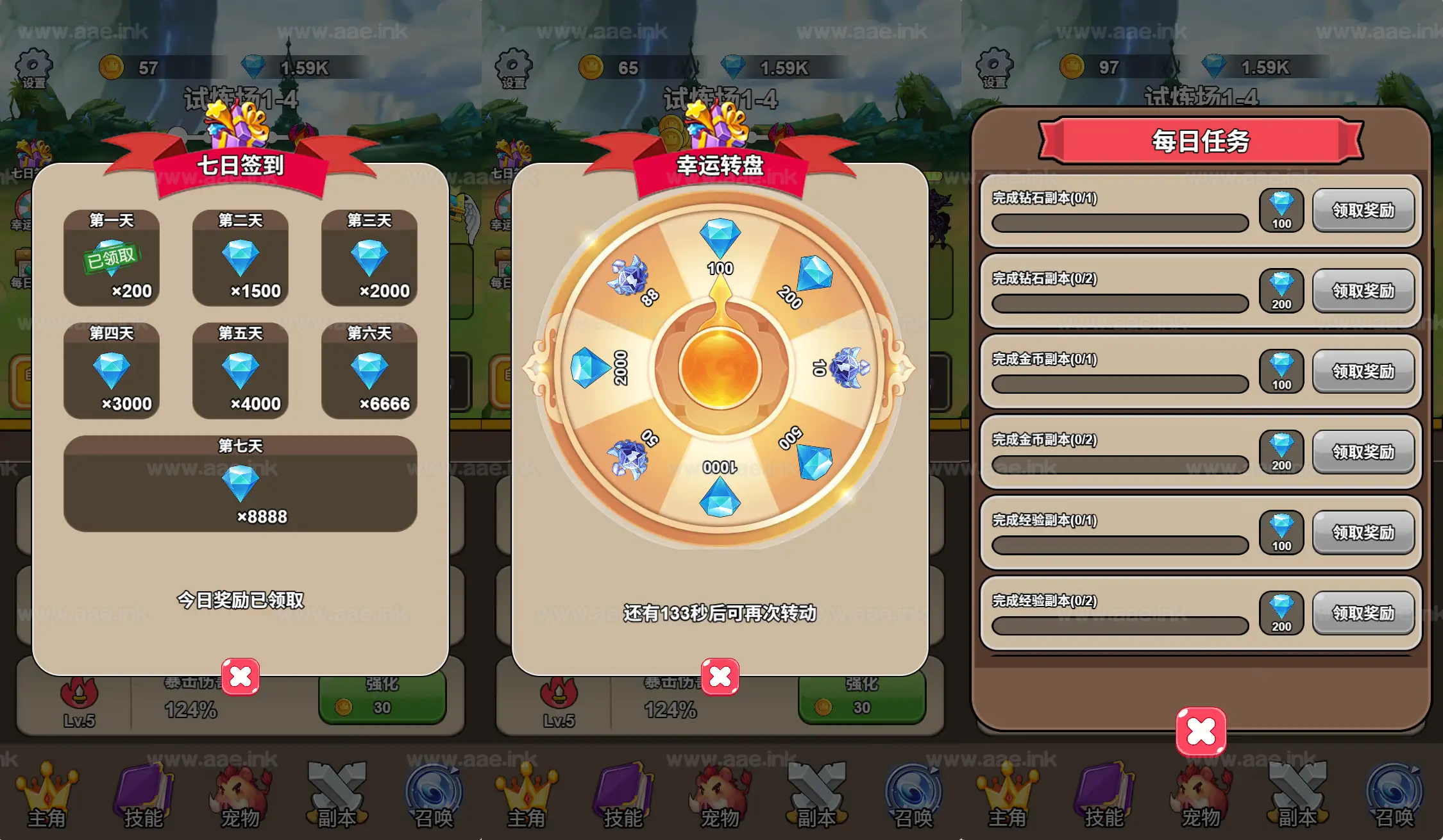
Task: Choose the 第三天 ×2000 diamond tile
Action: tap(369, 258)
